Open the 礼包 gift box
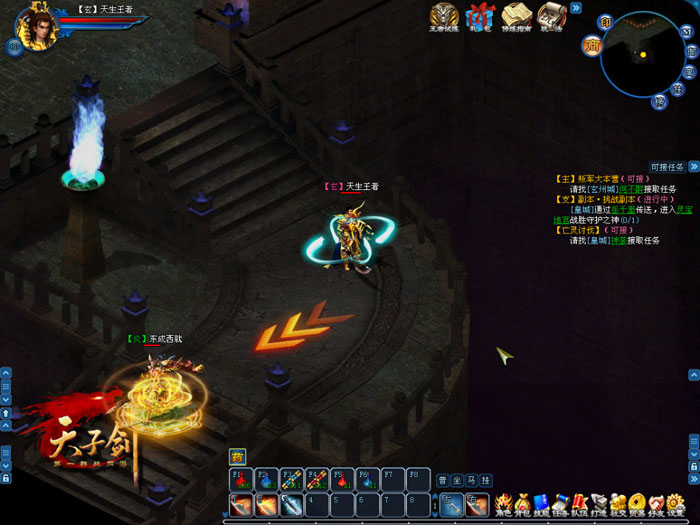The width and height of the screenshot is (700, 525). (x=481, y=17)
